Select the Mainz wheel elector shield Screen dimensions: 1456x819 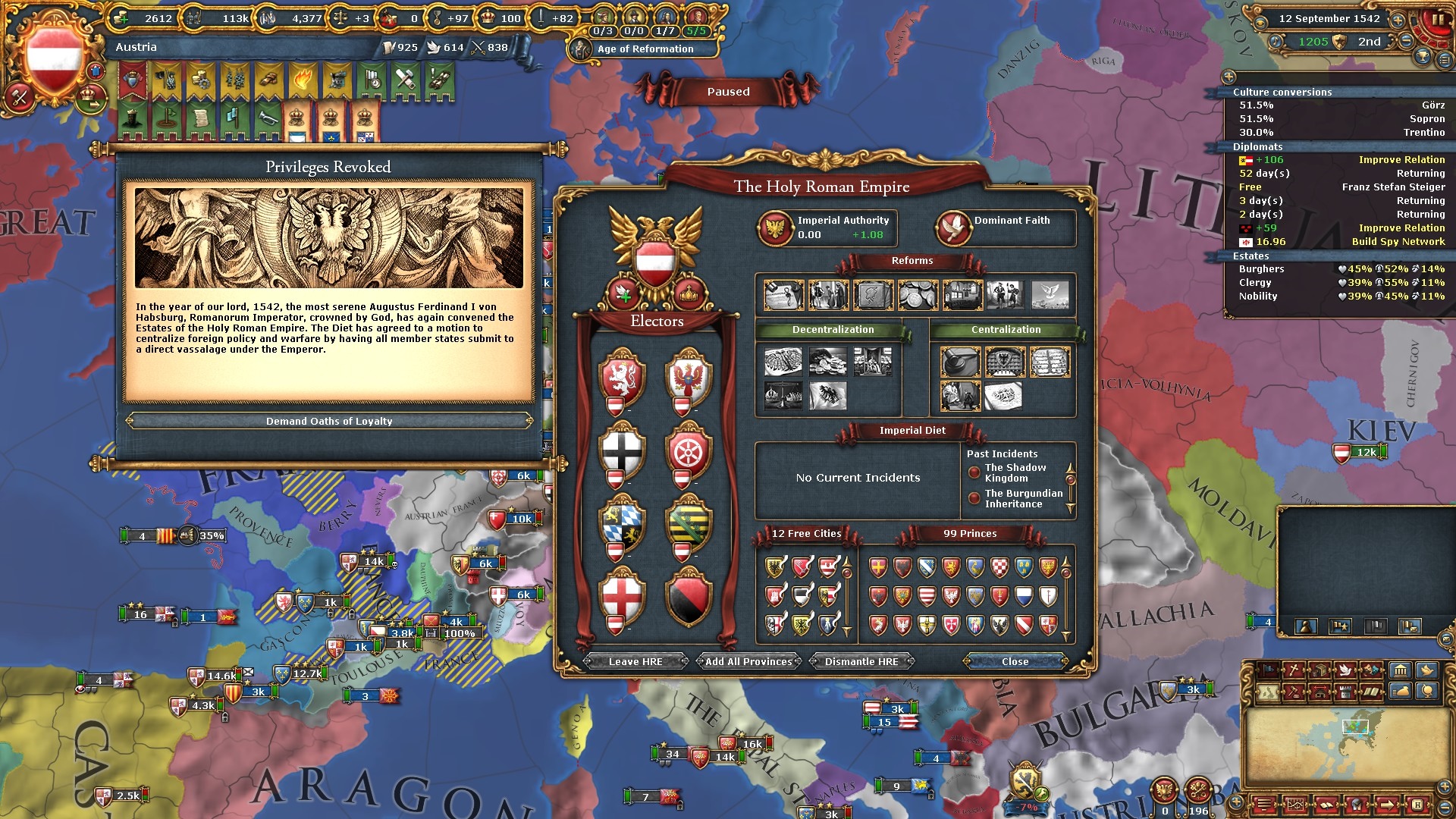tap(689, 451)
